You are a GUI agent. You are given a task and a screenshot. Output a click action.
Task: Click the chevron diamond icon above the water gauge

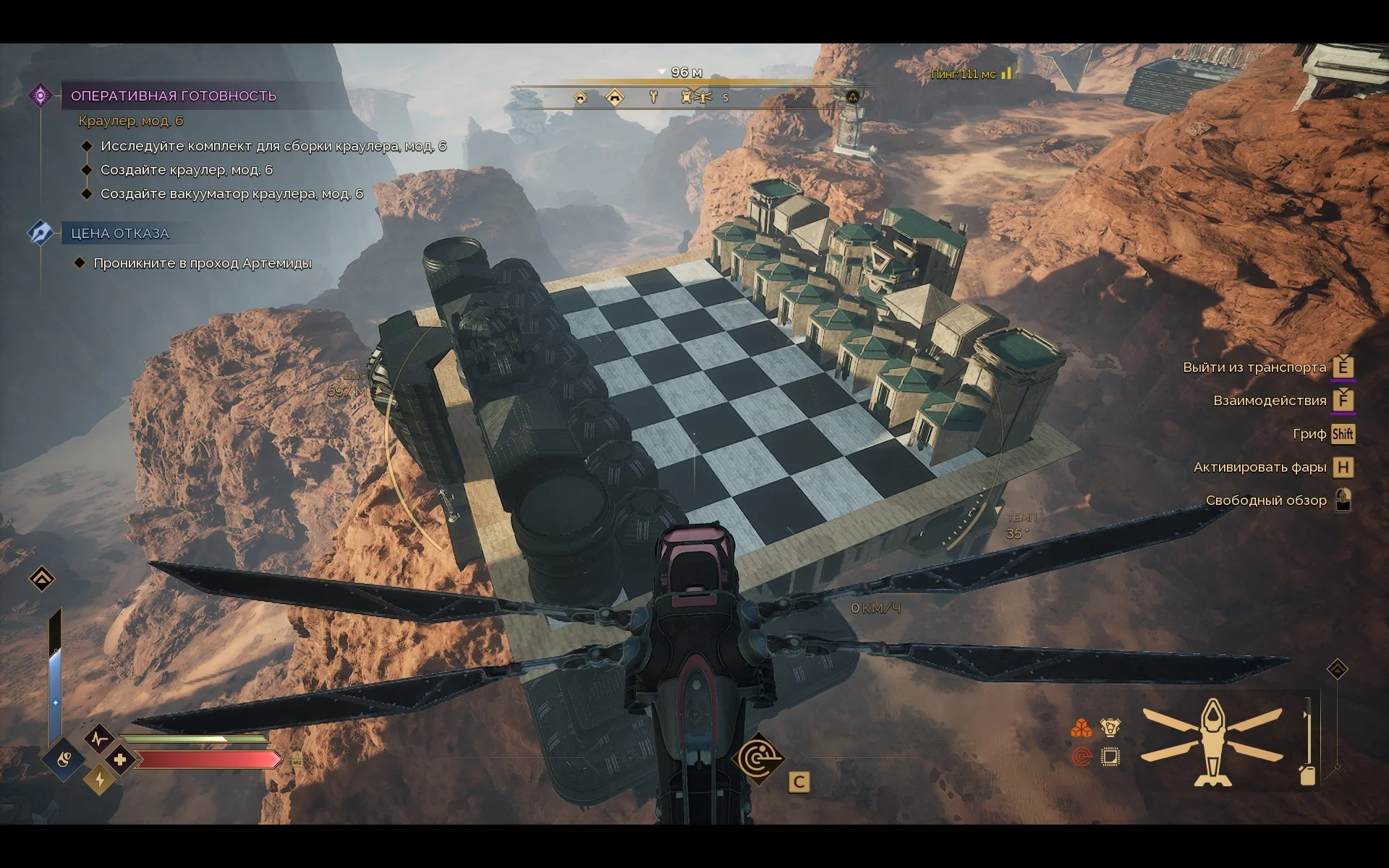(42, 579)
